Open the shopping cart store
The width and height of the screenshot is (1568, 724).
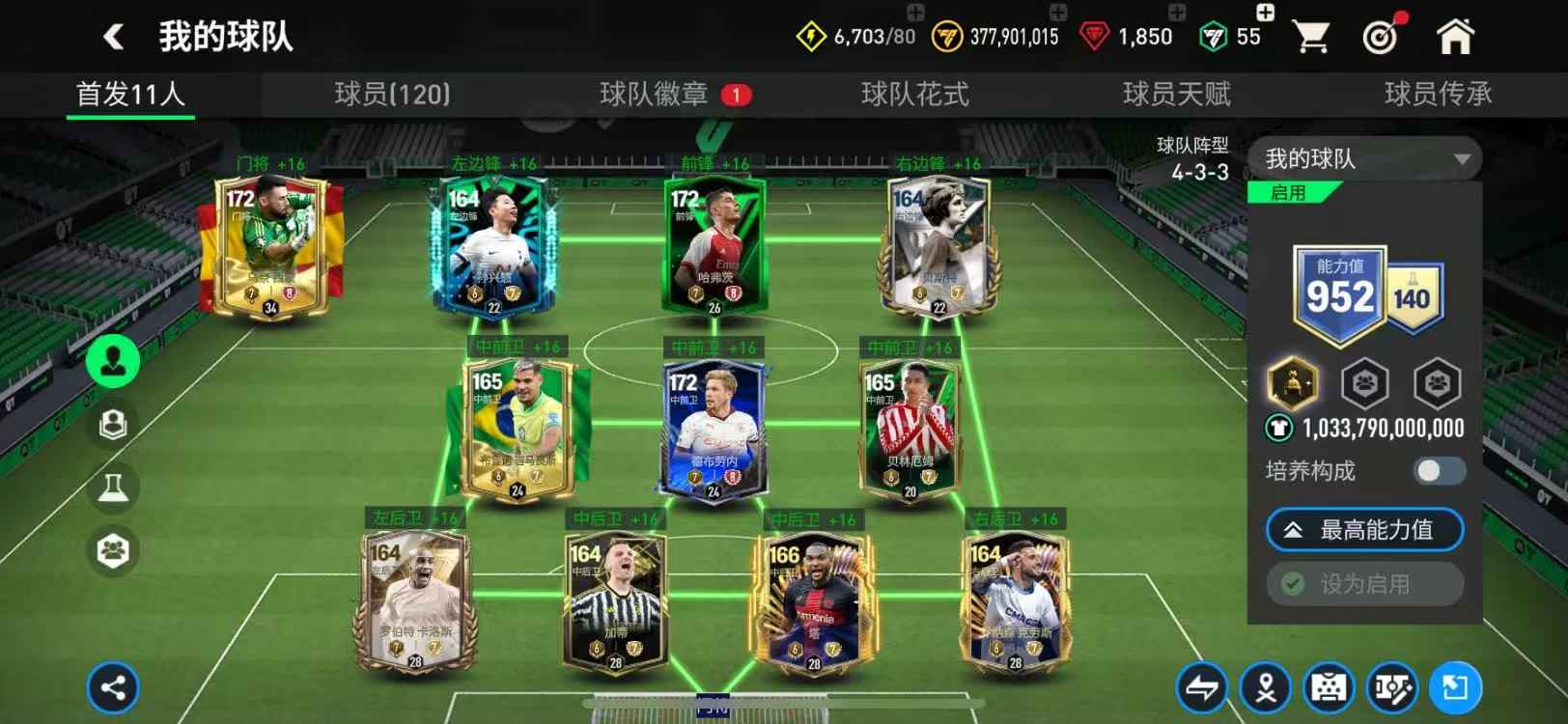pyautogui.click(x=1310, y=37)
